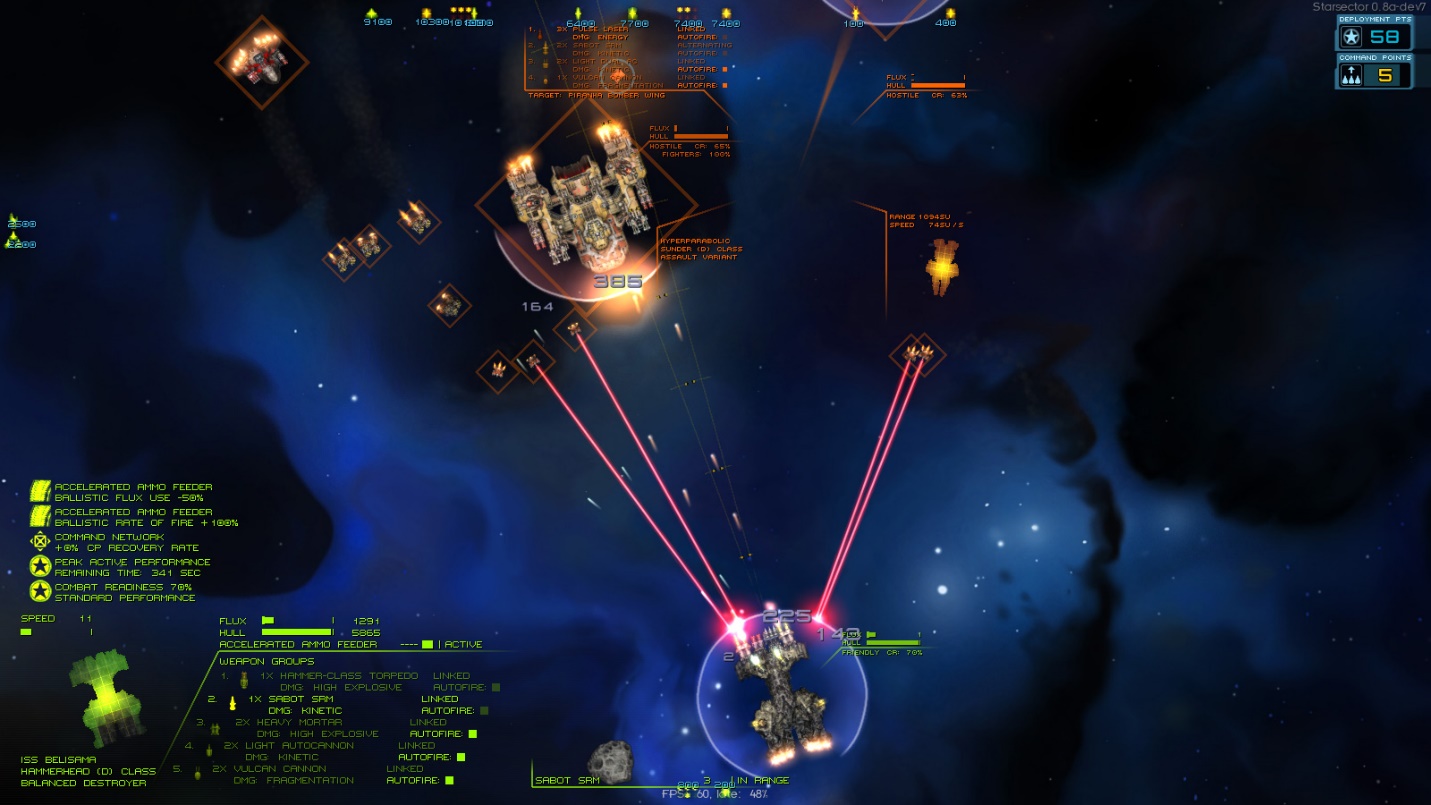The width and height of the screenshot is (1431, 805).
Task: Click the Deployment Pts star icon
Action: [1352, 36]
